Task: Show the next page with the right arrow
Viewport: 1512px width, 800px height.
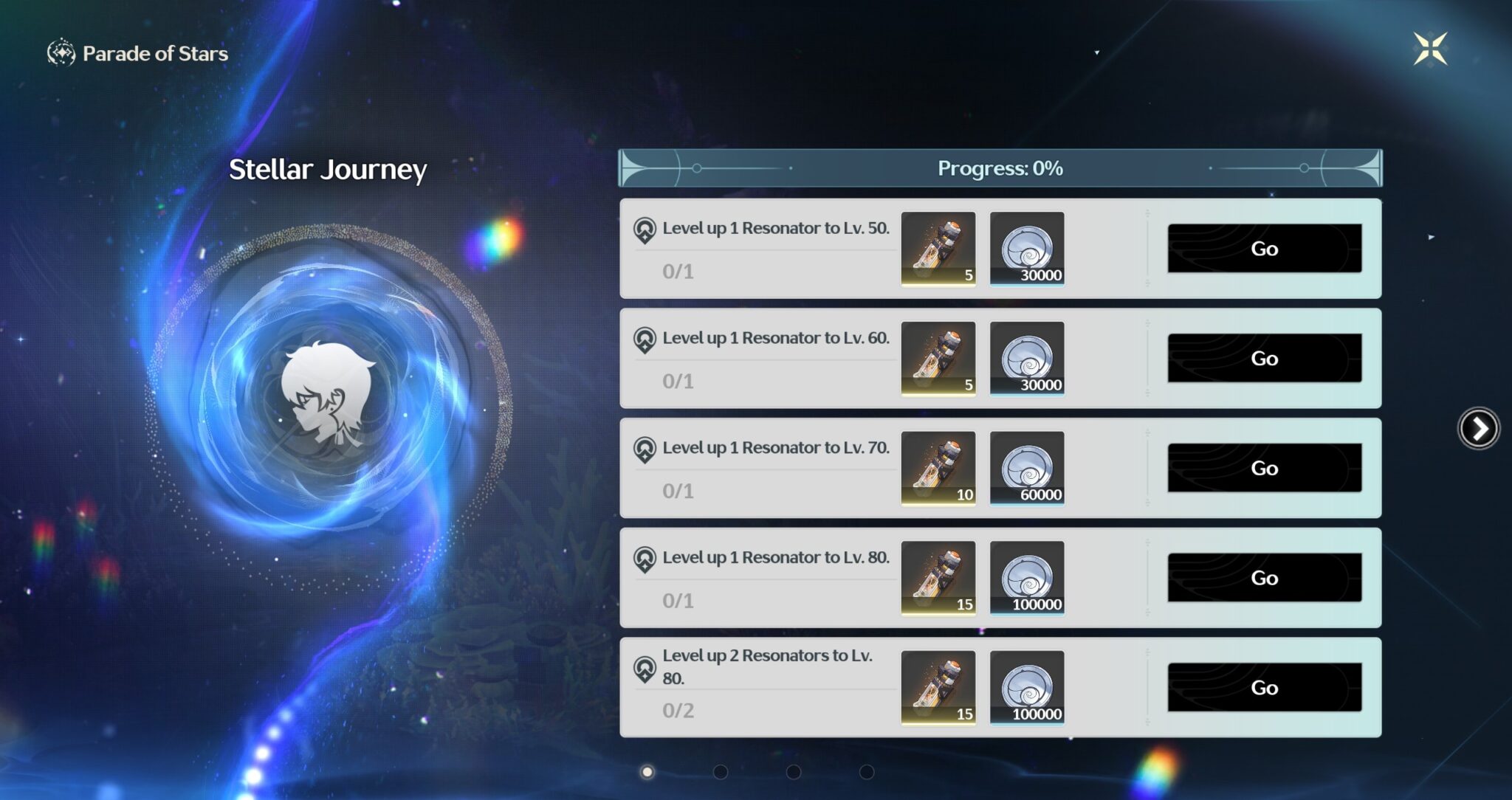Action: click(x=1479, y=428)
